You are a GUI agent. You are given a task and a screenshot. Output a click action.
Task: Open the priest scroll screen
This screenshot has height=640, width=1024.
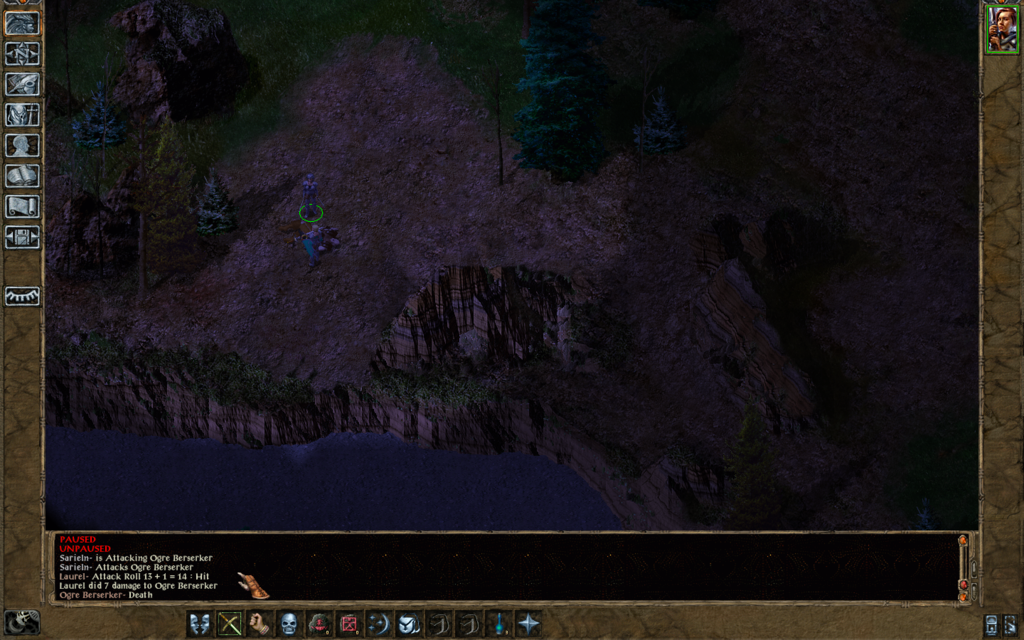click(x=21, y=206)
